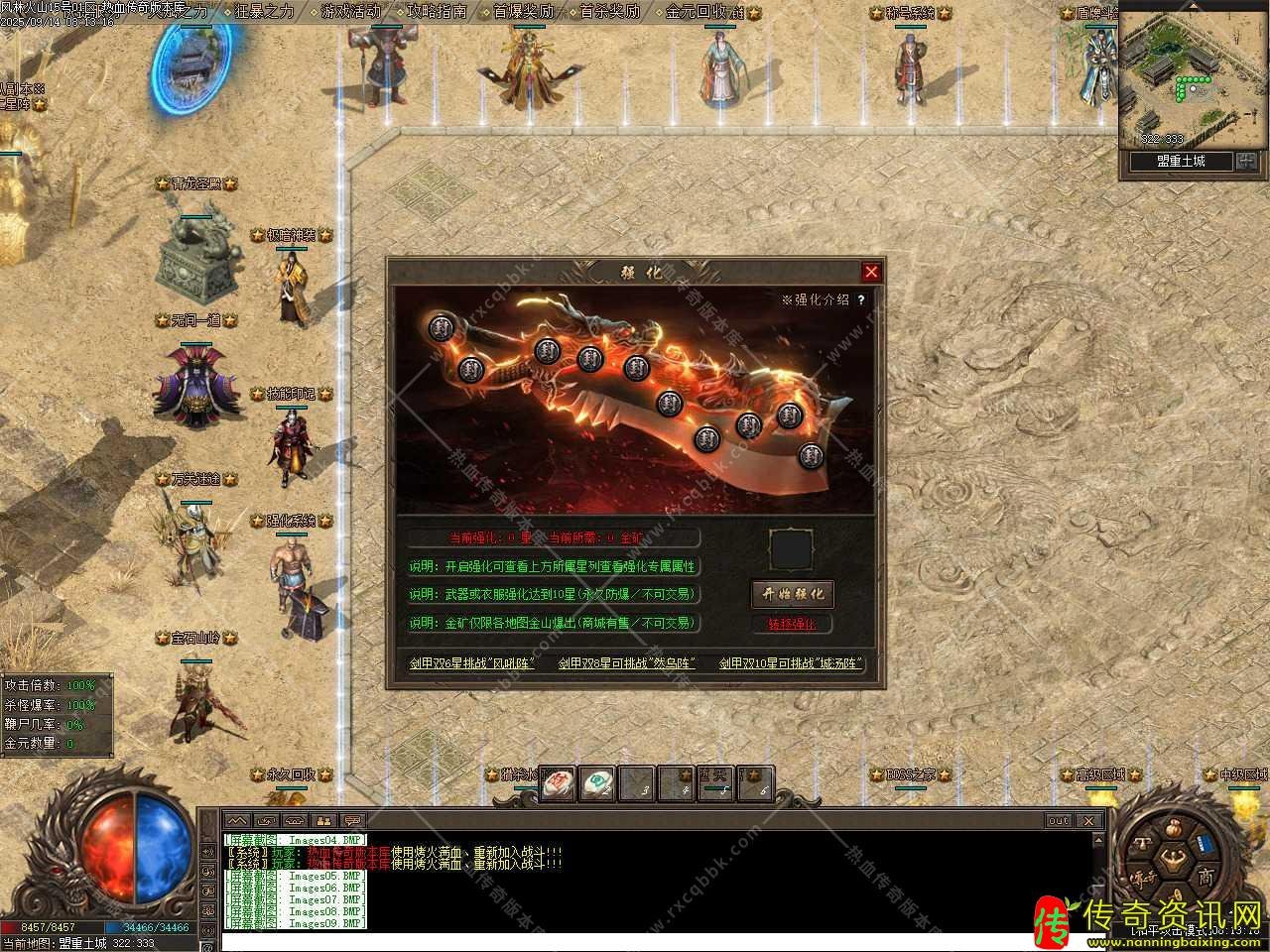Viewport: 1270px width, 952px height.
Task: Use the green-and-white item in the second hotbar slot
Action: point(597,783)
